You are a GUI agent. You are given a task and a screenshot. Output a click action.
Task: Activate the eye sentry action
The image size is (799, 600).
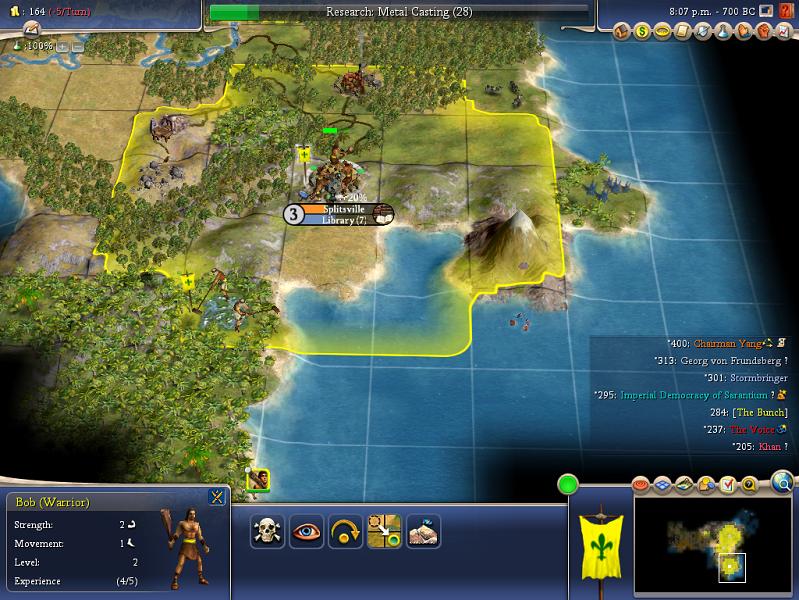tap(306, 531)
